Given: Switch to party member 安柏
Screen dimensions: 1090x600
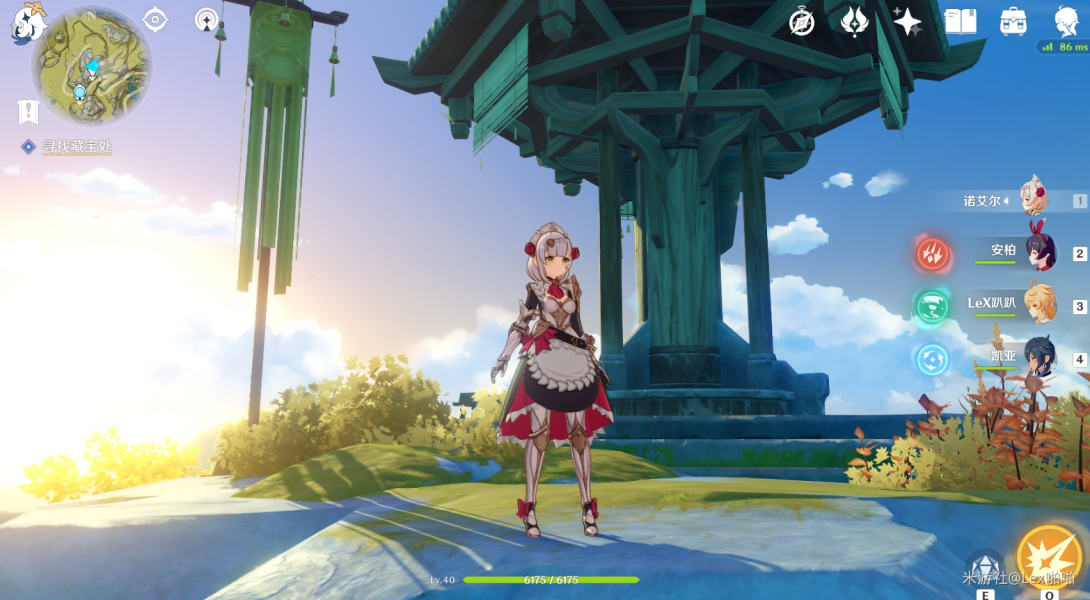Looking at the screenshot, I should click(x=1038, y=253).
